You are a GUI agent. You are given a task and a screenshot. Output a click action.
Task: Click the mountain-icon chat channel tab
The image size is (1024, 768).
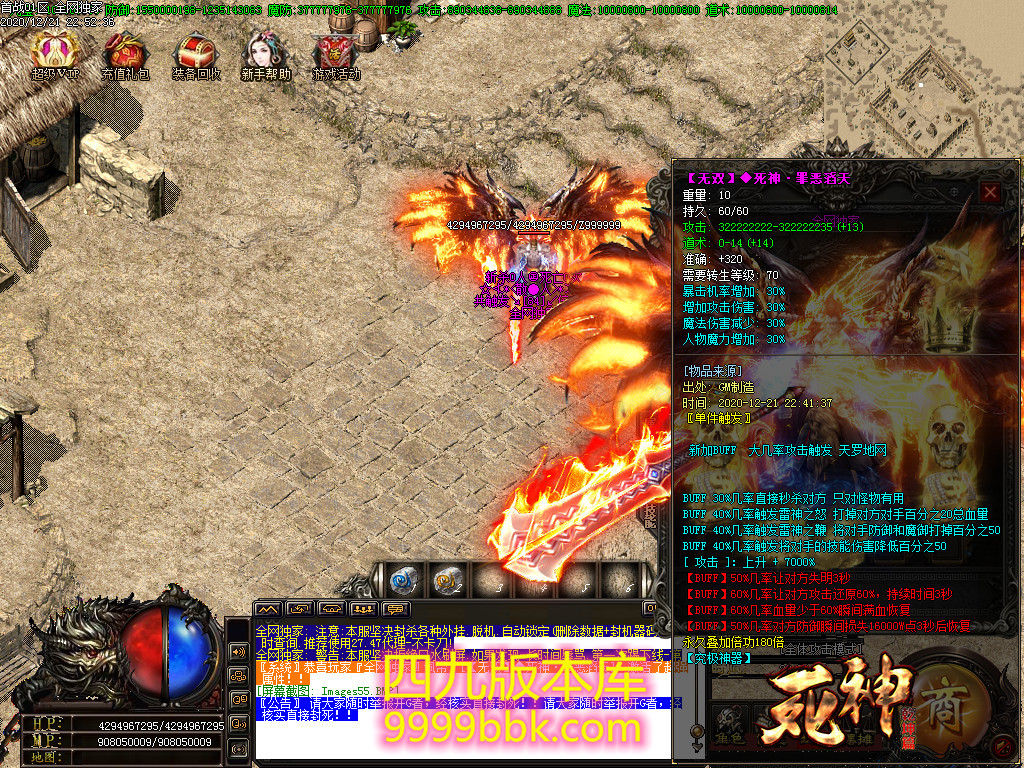(267, 608)
